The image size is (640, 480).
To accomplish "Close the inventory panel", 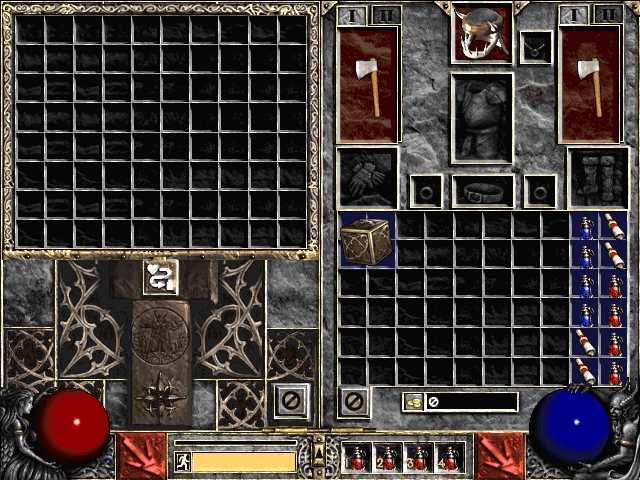I will (351, 402).
